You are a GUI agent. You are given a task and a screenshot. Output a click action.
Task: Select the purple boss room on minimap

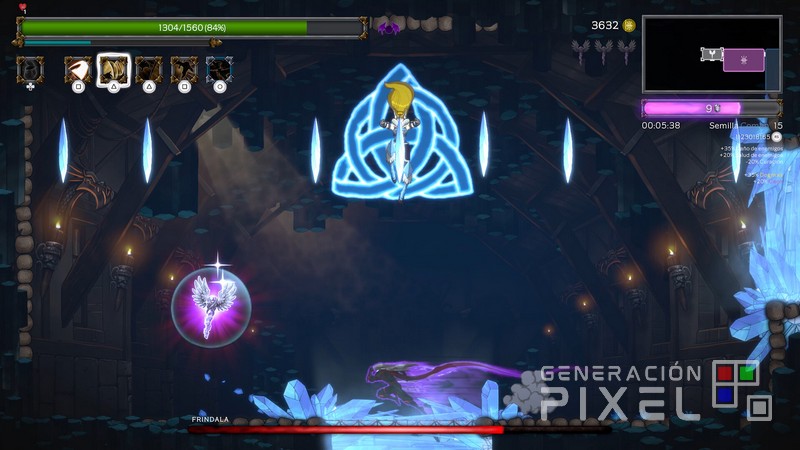pyautogui.click(x=743, y=60)
